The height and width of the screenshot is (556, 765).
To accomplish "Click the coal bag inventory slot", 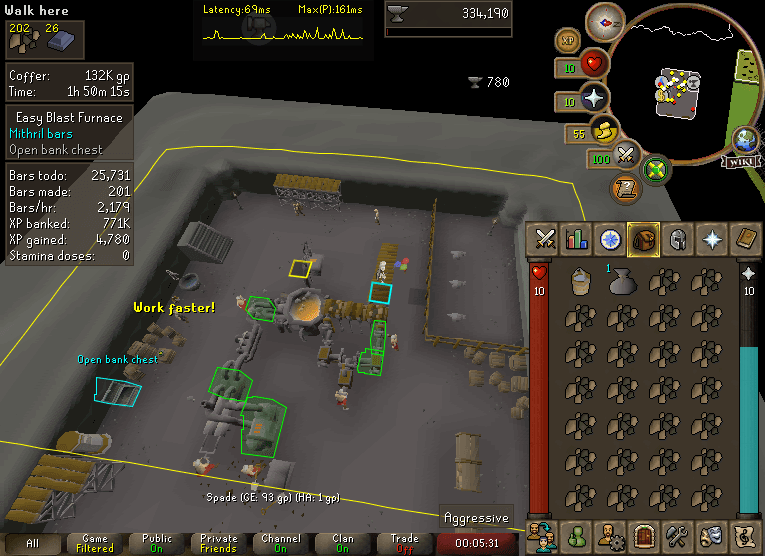I will 619,283.
